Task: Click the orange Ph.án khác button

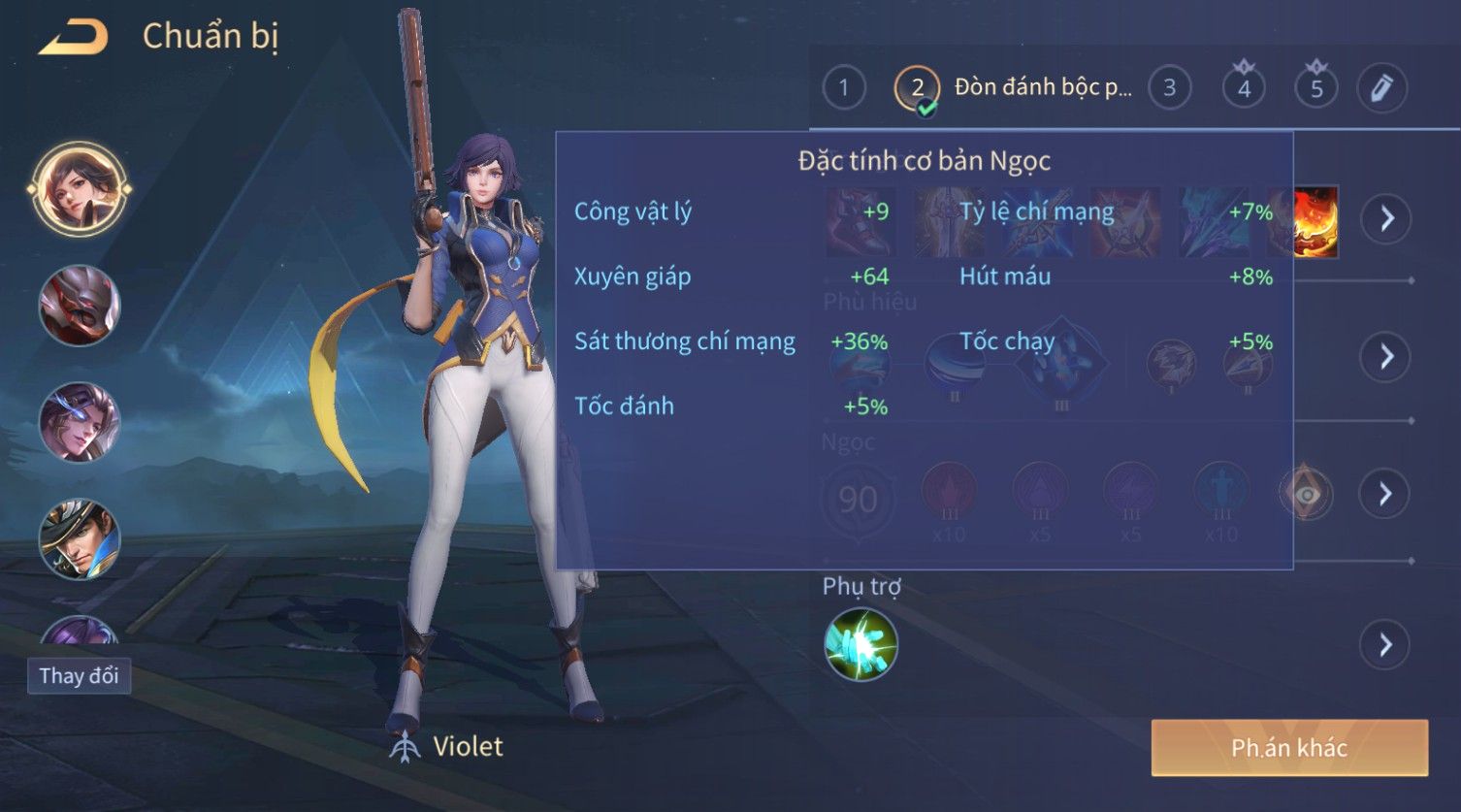Action: (1289, 747)
